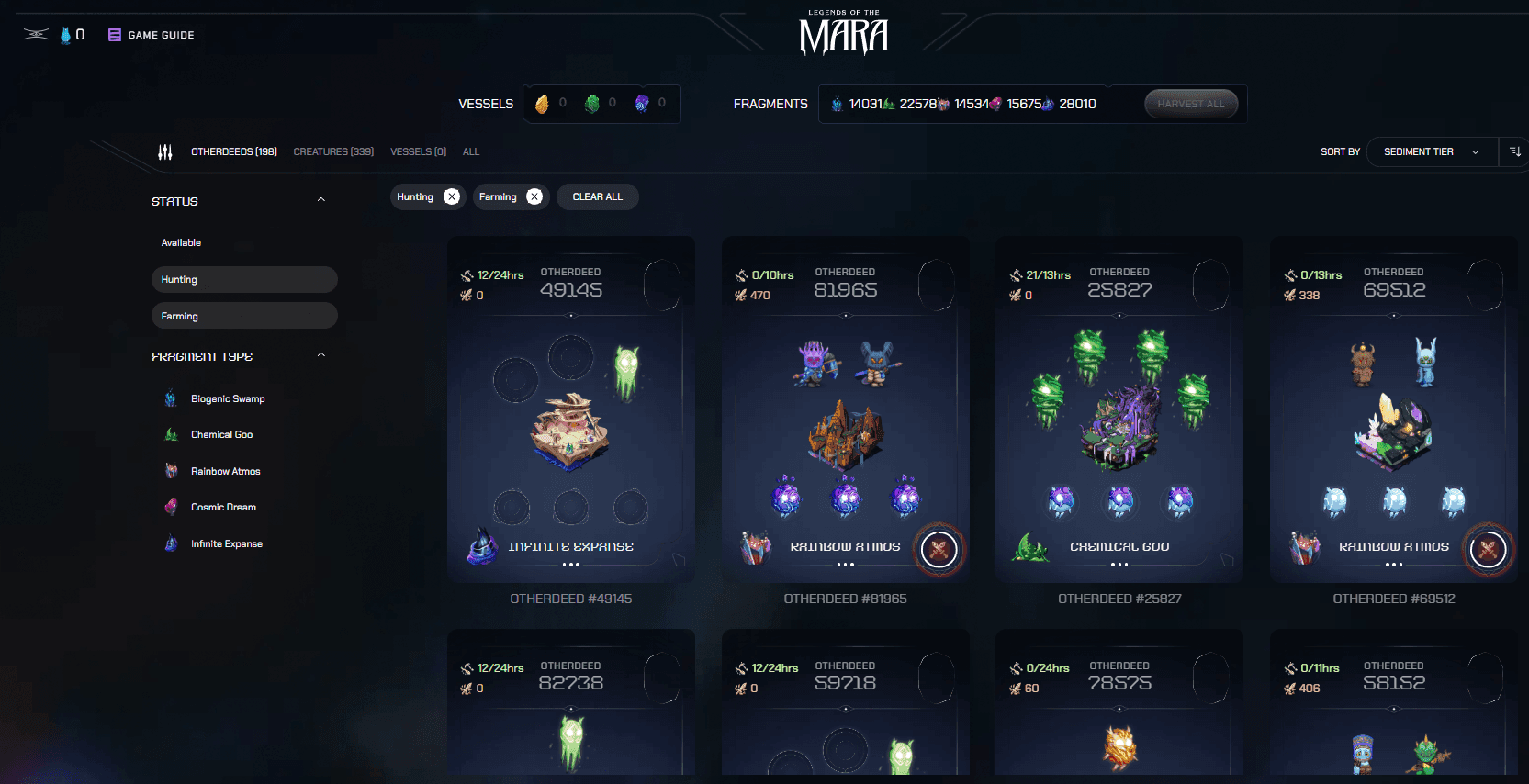1529x784 pixels.
Task: Filter by Chemical Goo fragment type
Action: click(x=221, y=434)
